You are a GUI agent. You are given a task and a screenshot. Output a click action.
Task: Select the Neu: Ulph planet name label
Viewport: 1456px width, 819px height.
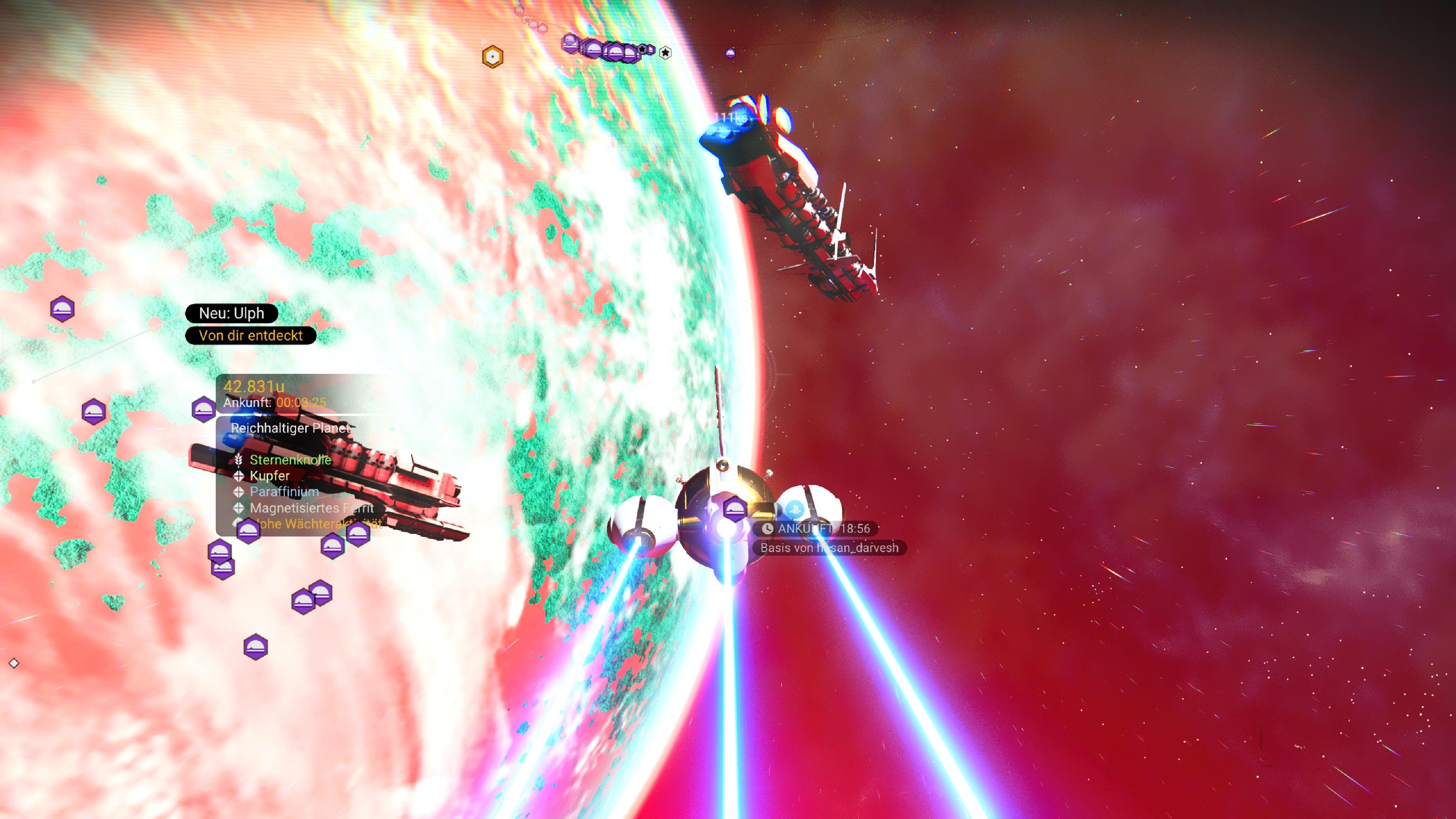231,312
